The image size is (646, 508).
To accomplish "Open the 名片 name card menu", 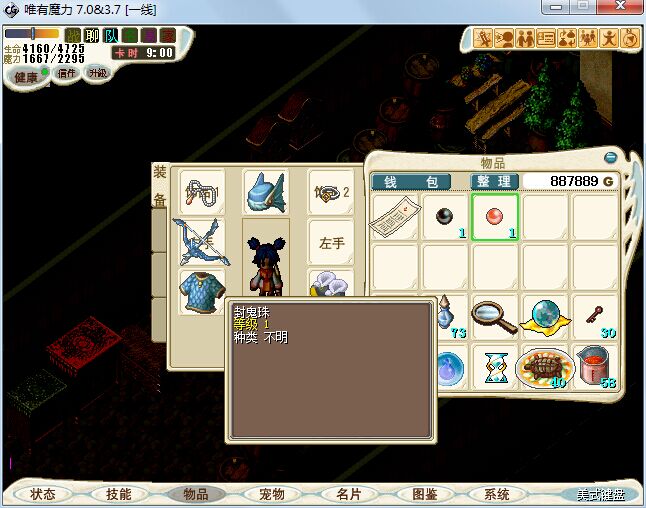I will (x=348, y=494).
